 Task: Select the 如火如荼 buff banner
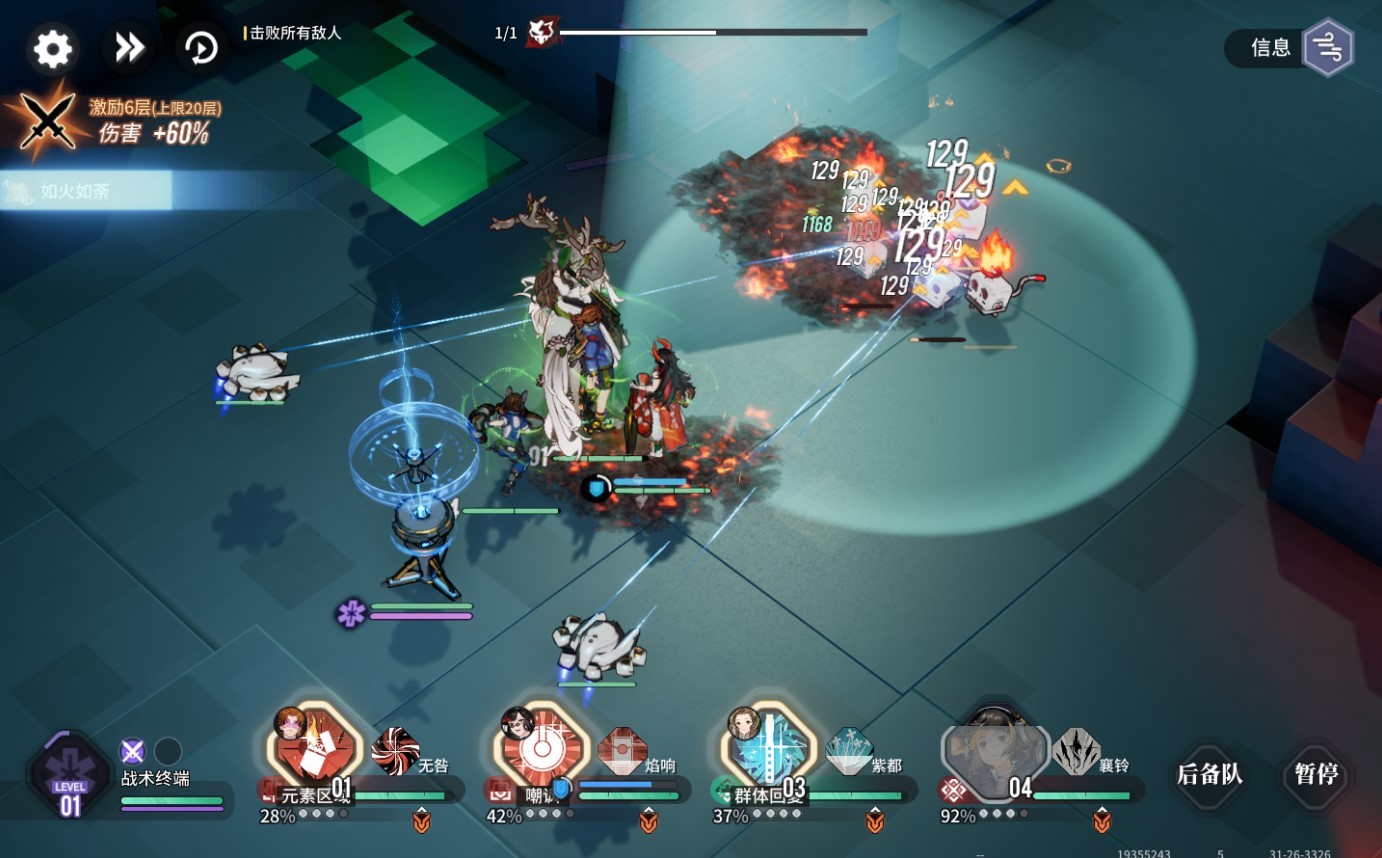click(x=86, y=190)
